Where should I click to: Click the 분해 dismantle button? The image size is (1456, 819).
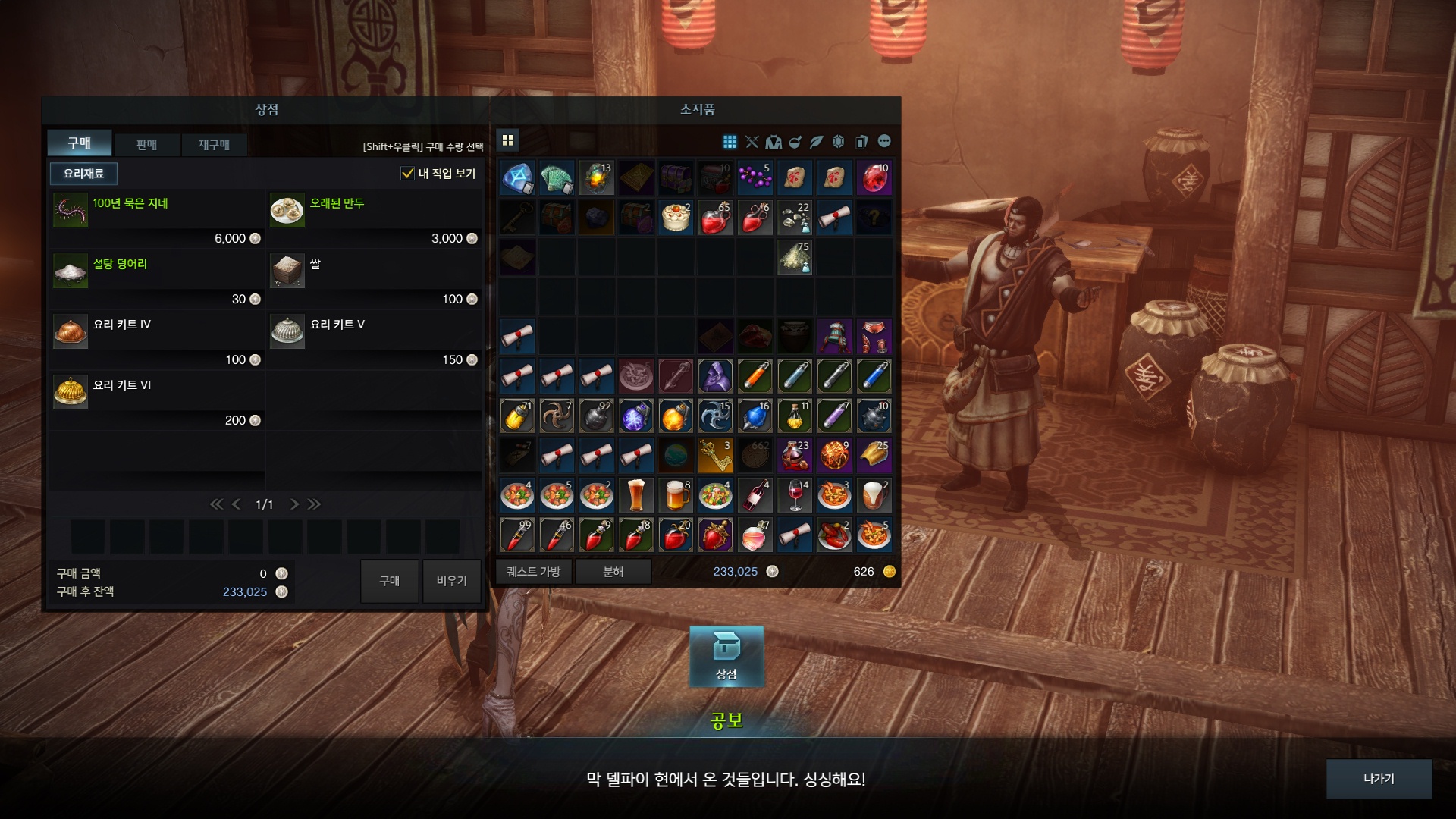tap(613, 572)
